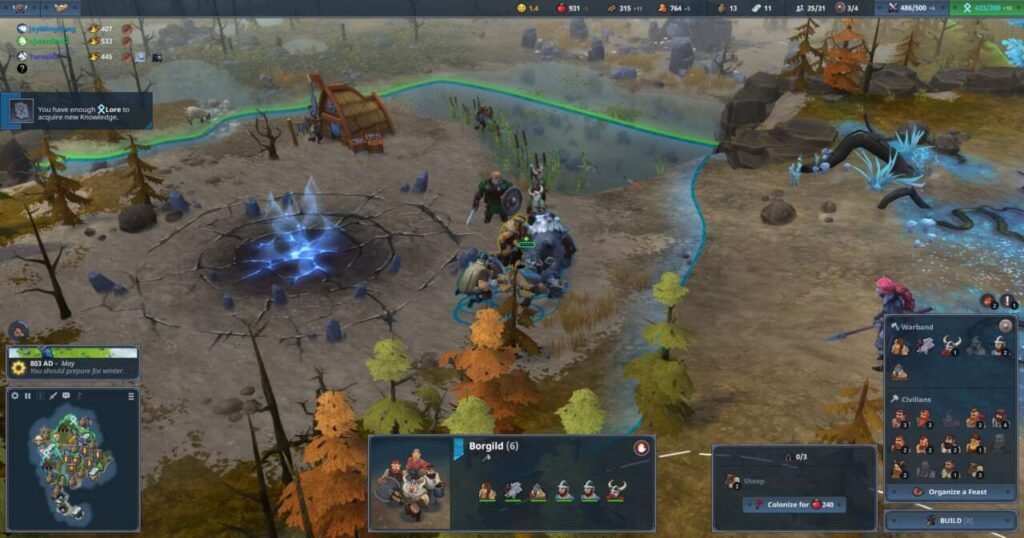
Task: Select the wolf unit in Borgild's squad
Action: (513, 489)
